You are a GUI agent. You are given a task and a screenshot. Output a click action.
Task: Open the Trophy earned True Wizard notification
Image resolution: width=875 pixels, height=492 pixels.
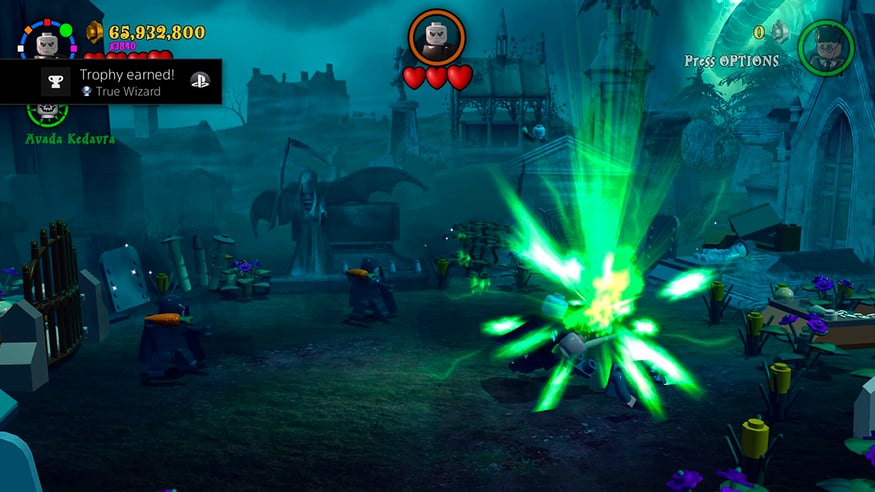111,82
